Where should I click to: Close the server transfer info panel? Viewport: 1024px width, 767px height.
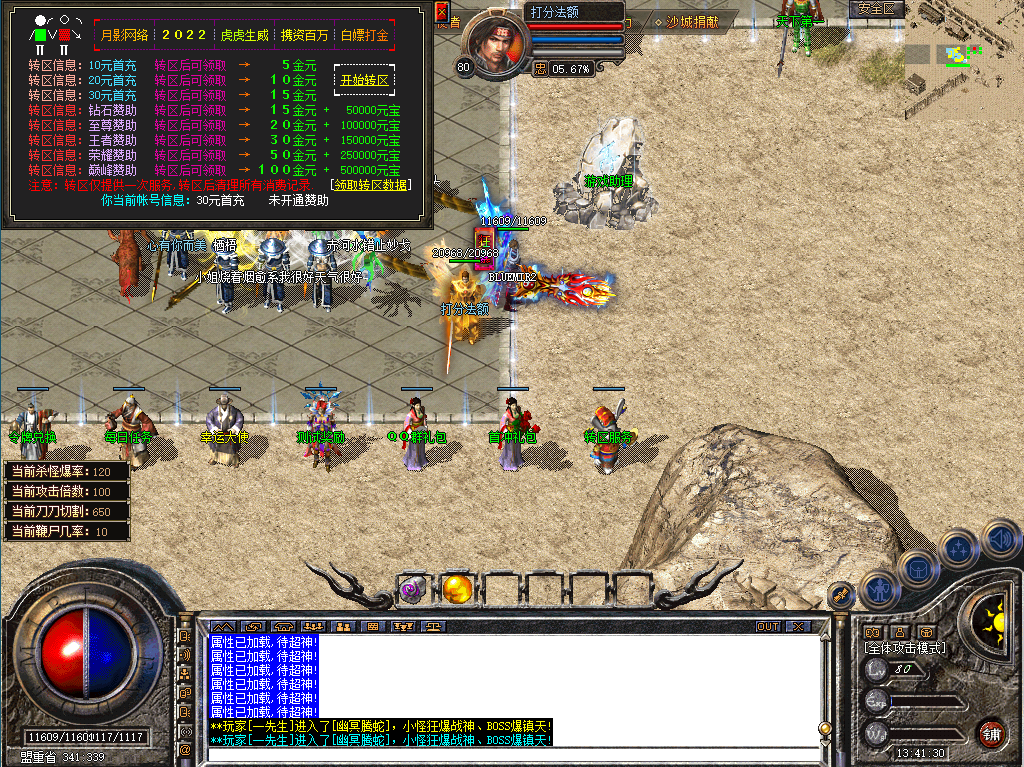[x=443, y=11]
